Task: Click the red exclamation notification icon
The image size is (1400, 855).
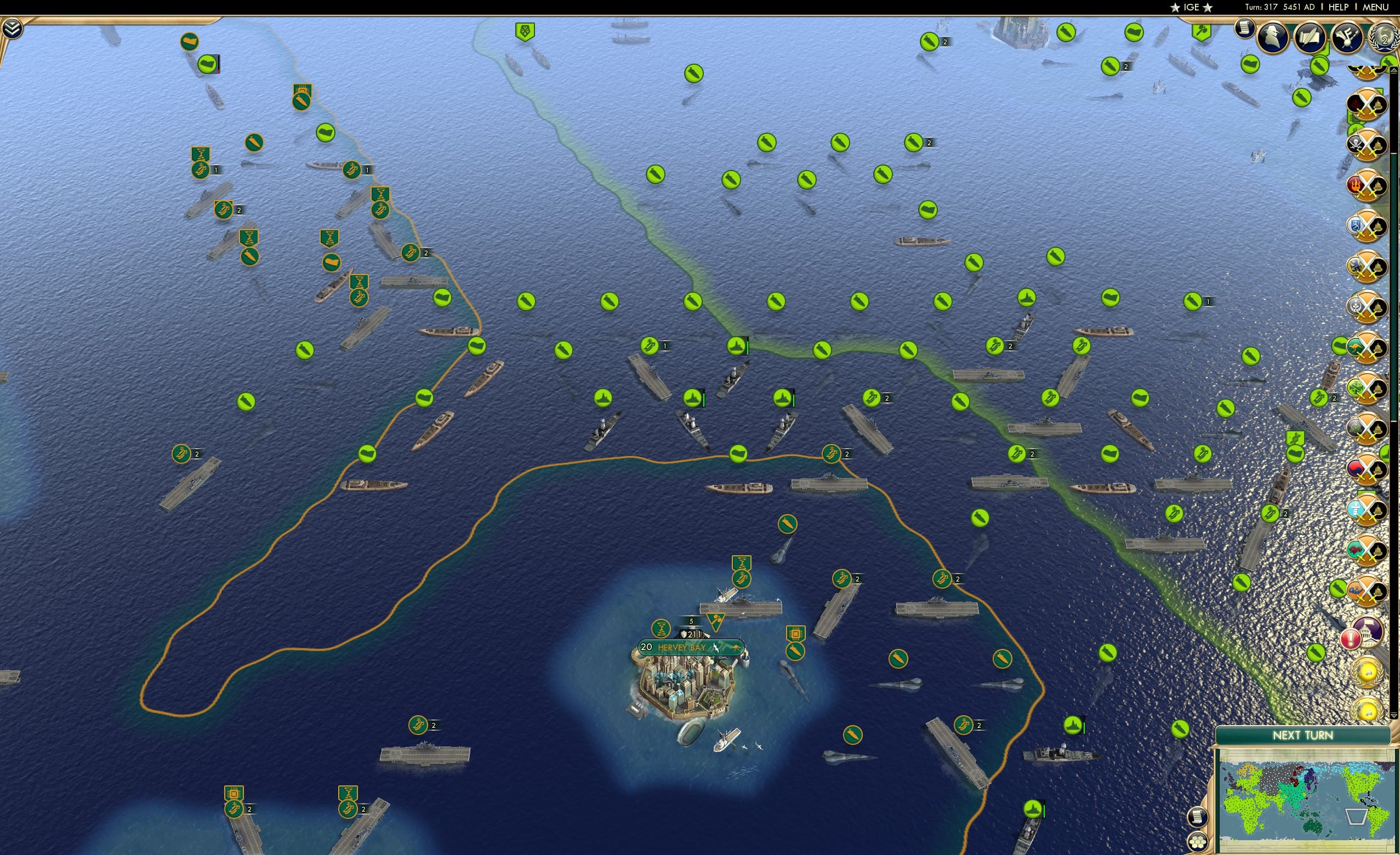Action: (x=1352, y=639)
